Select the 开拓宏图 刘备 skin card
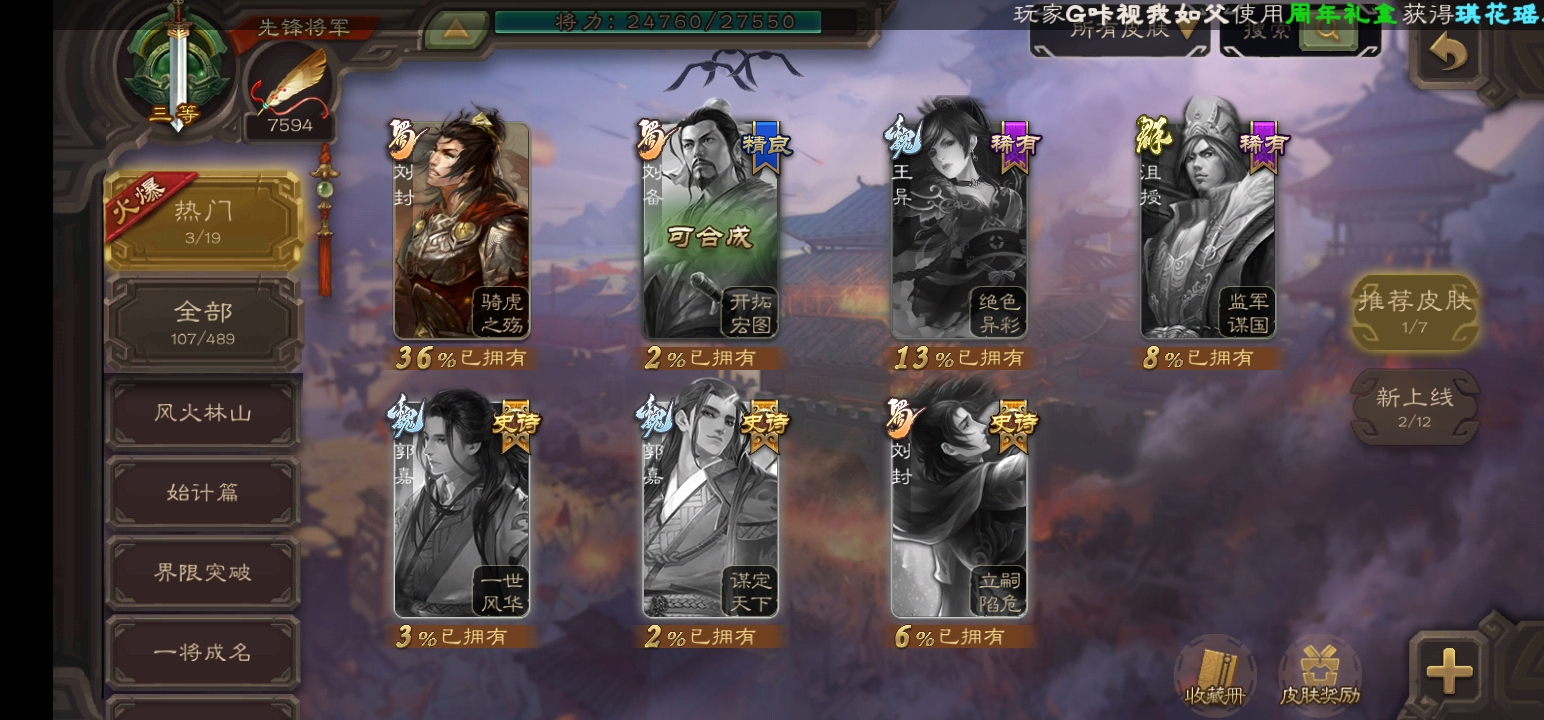The image size is (1544, 720). [x=710, y=232]
